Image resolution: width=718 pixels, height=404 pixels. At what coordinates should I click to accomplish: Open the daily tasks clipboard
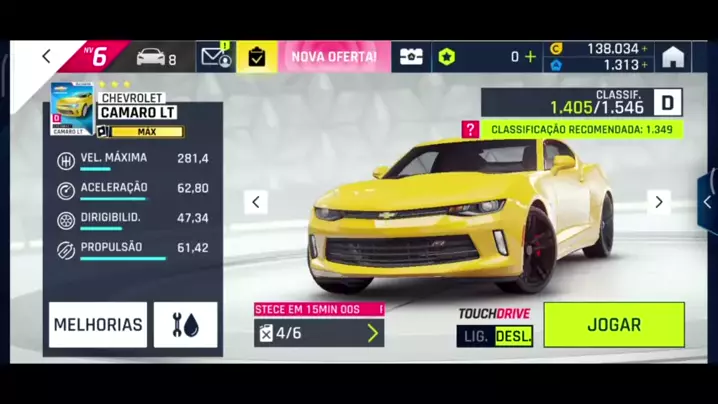click(257, 57)
